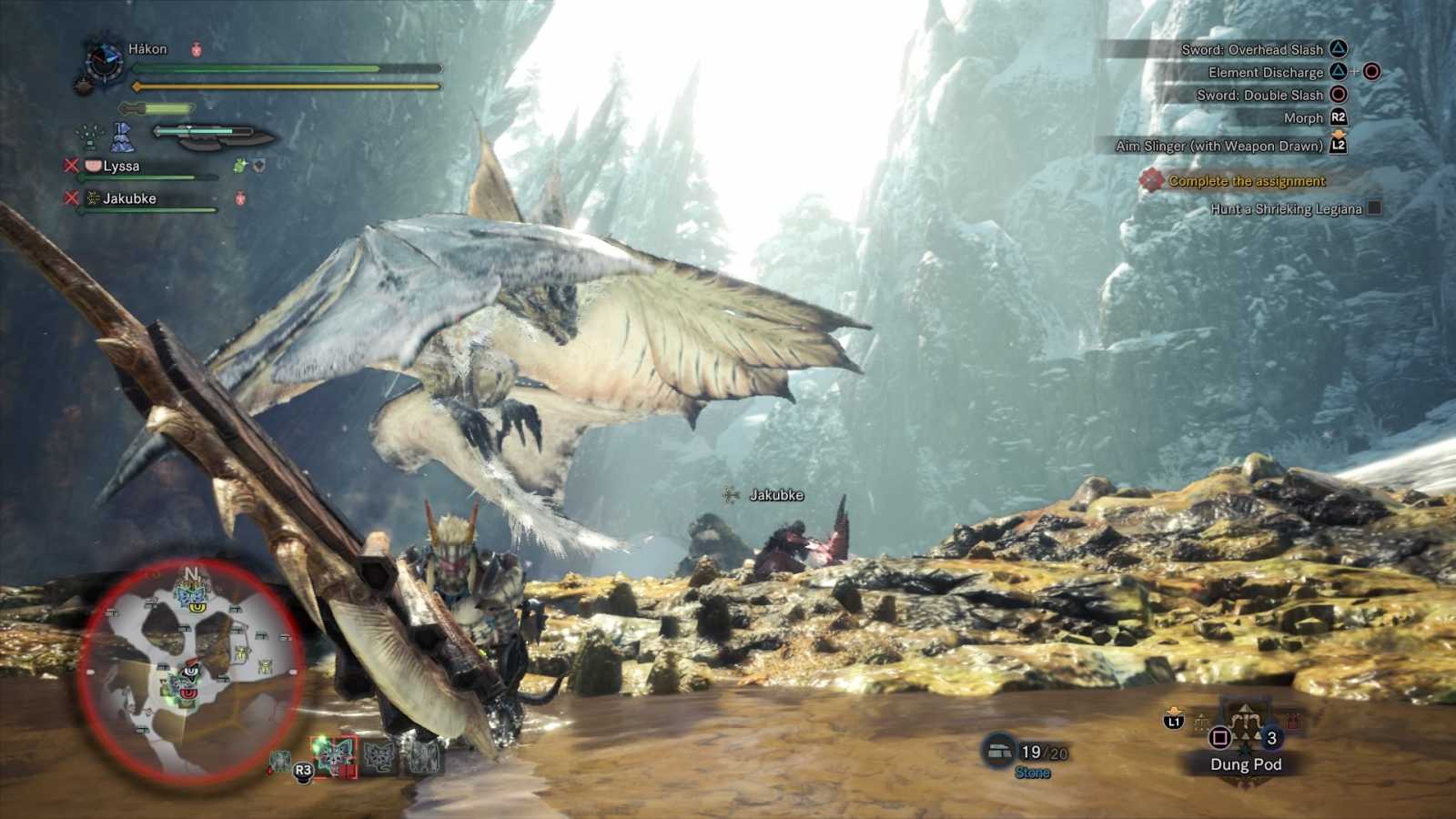Click the blue armor buff status icon
The image size is (1456, 819).
[122, 137]
